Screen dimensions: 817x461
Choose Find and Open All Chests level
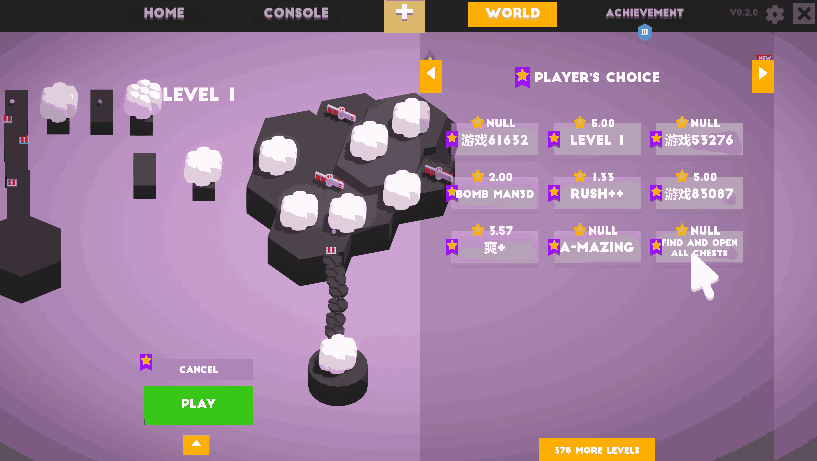pos(699,247)
